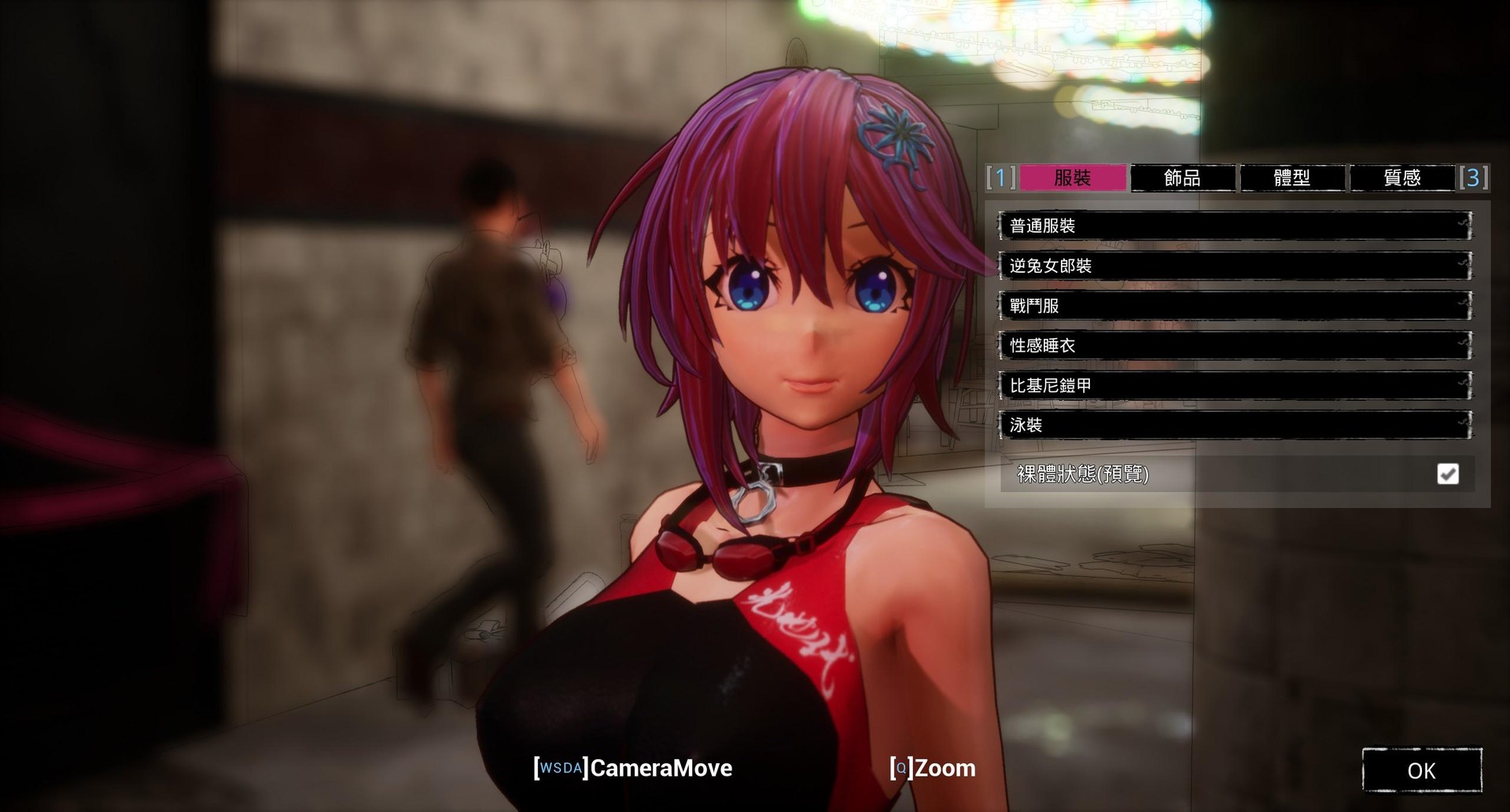
Task: Select the highlighted 服裝 clothing tab
Action: tap(1074, 178)
